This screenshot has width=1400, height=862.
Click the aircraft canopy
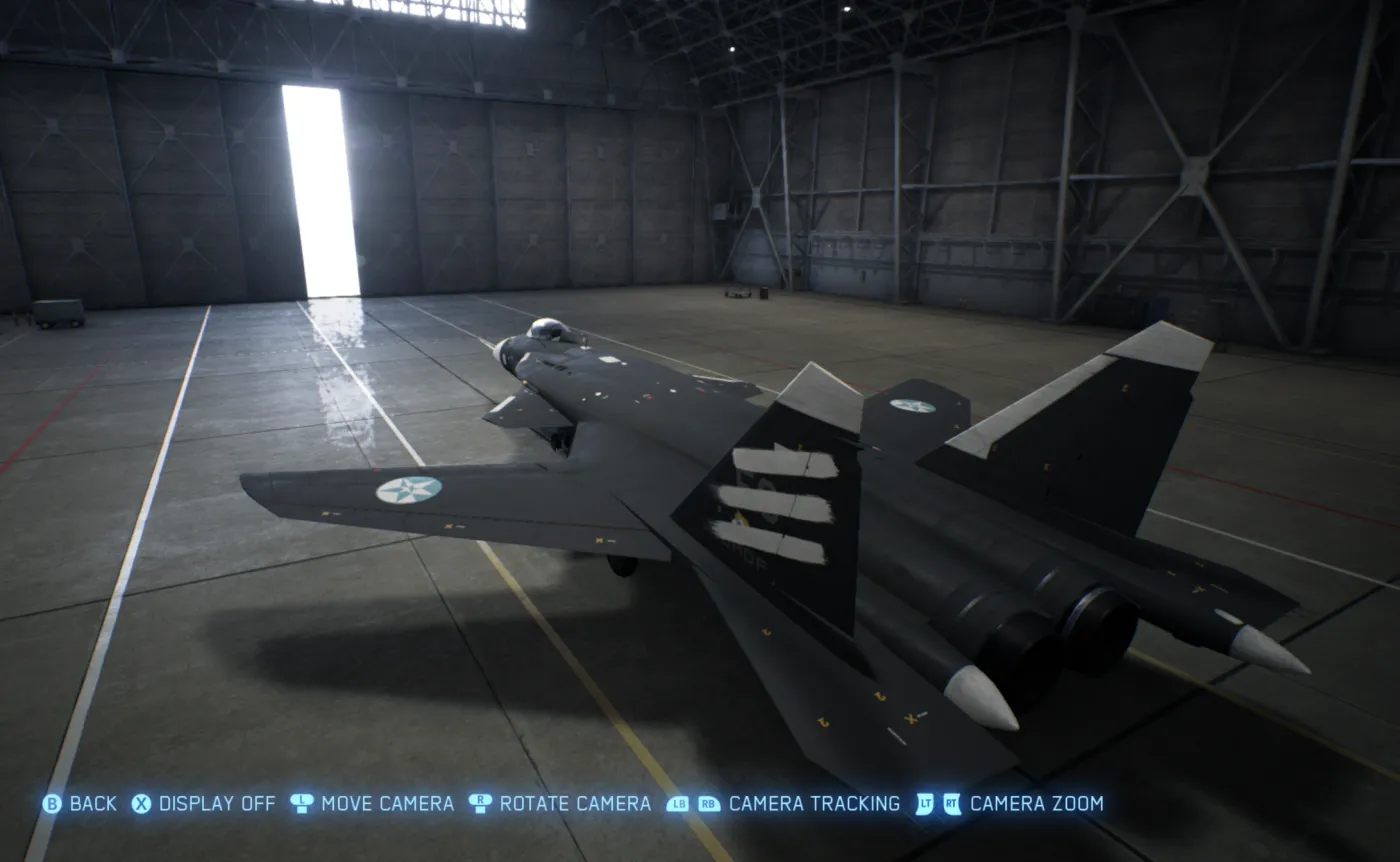pos(548,330)
